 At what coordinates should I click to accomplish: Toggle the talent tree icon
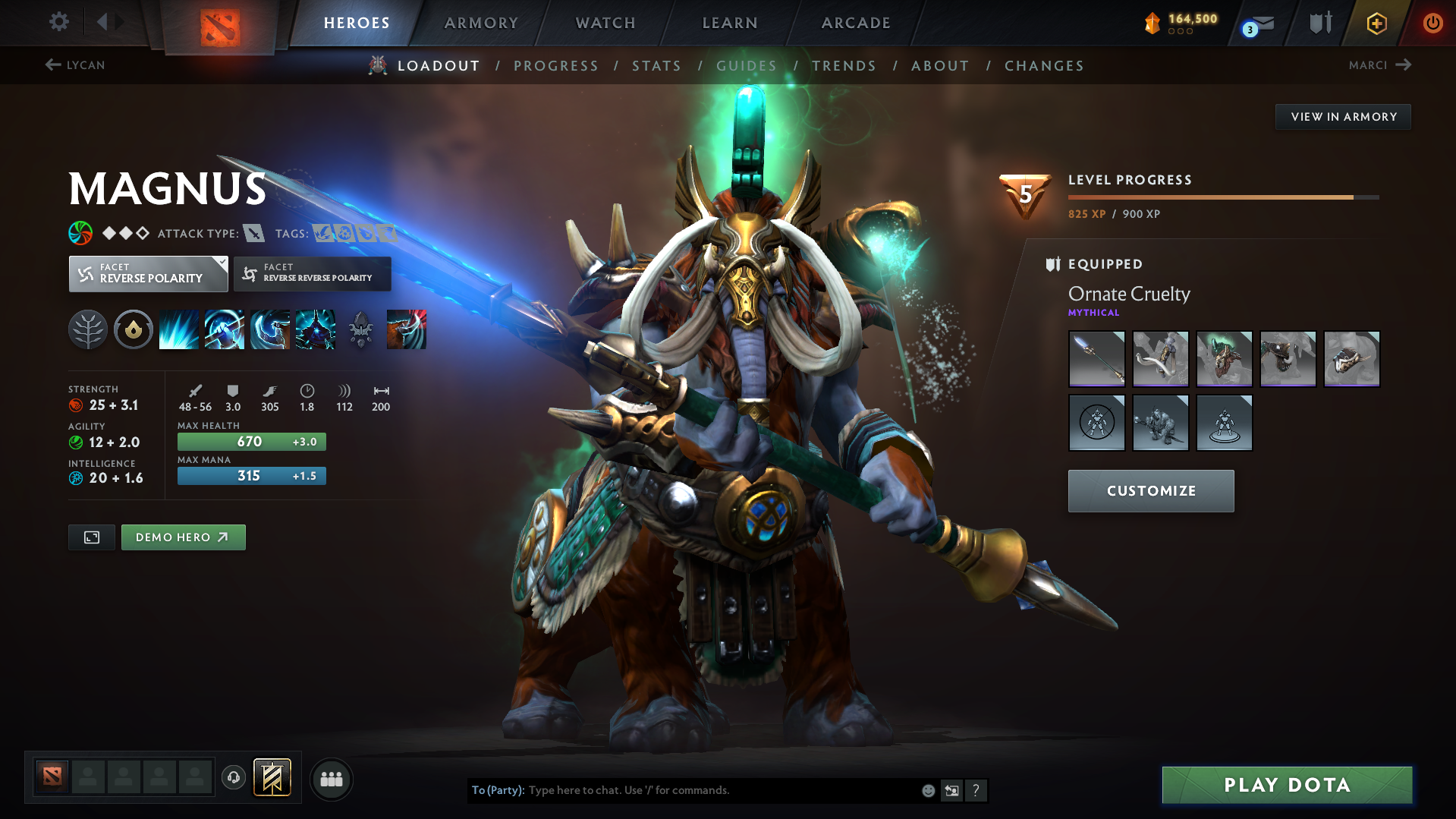[x=87, y=329]
